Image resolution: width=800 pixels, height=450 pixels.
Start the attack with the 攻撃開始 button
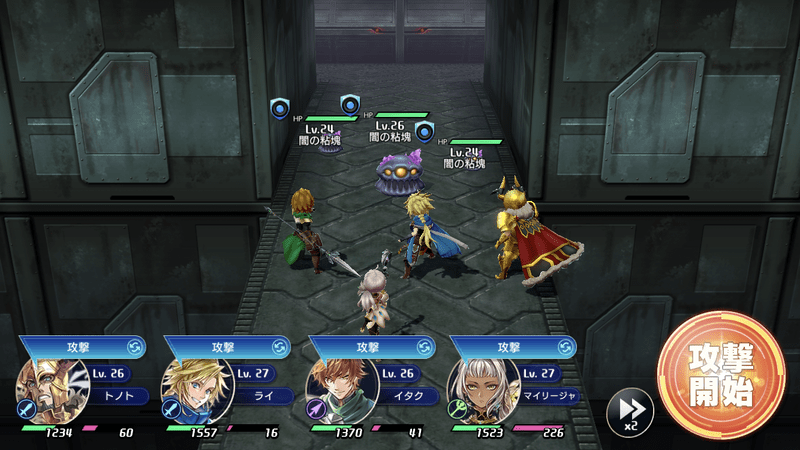[718, 376]
